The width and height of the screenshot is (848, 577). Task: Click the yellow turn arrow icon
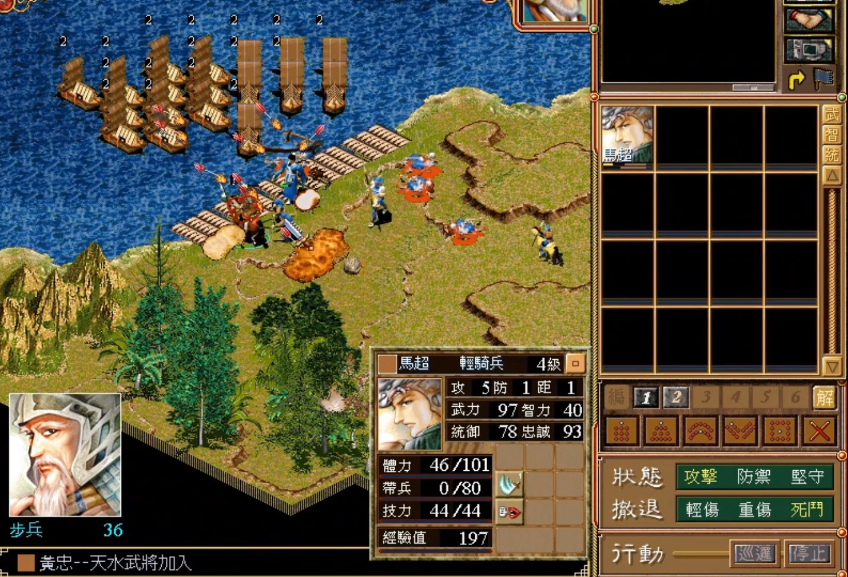tap(797, 79)
